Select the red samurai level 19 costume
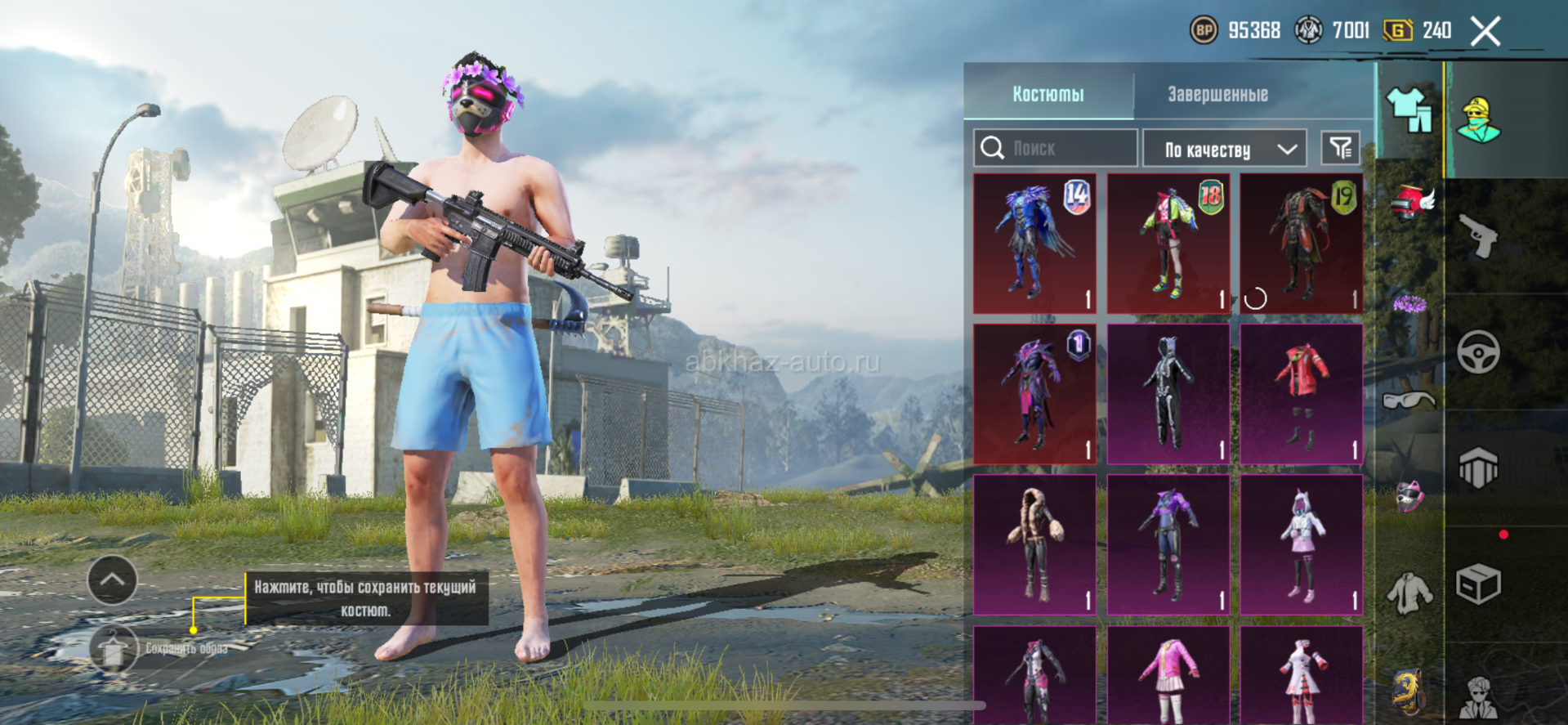The image size is (1568, 725). [1302, 243]
